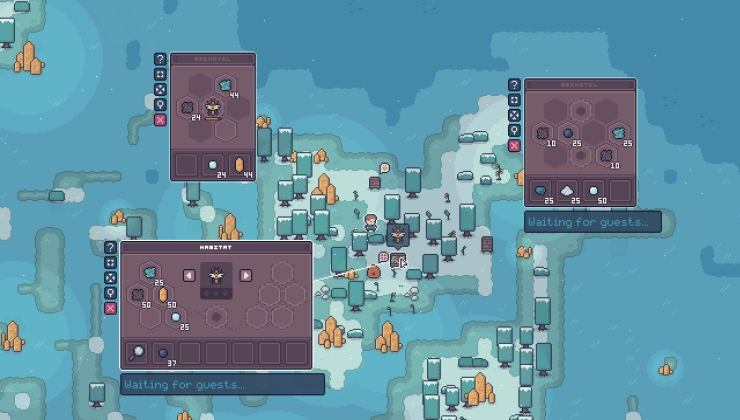
Task: Close the Beehotel panel housing a bee
Action: coord(160,120)
